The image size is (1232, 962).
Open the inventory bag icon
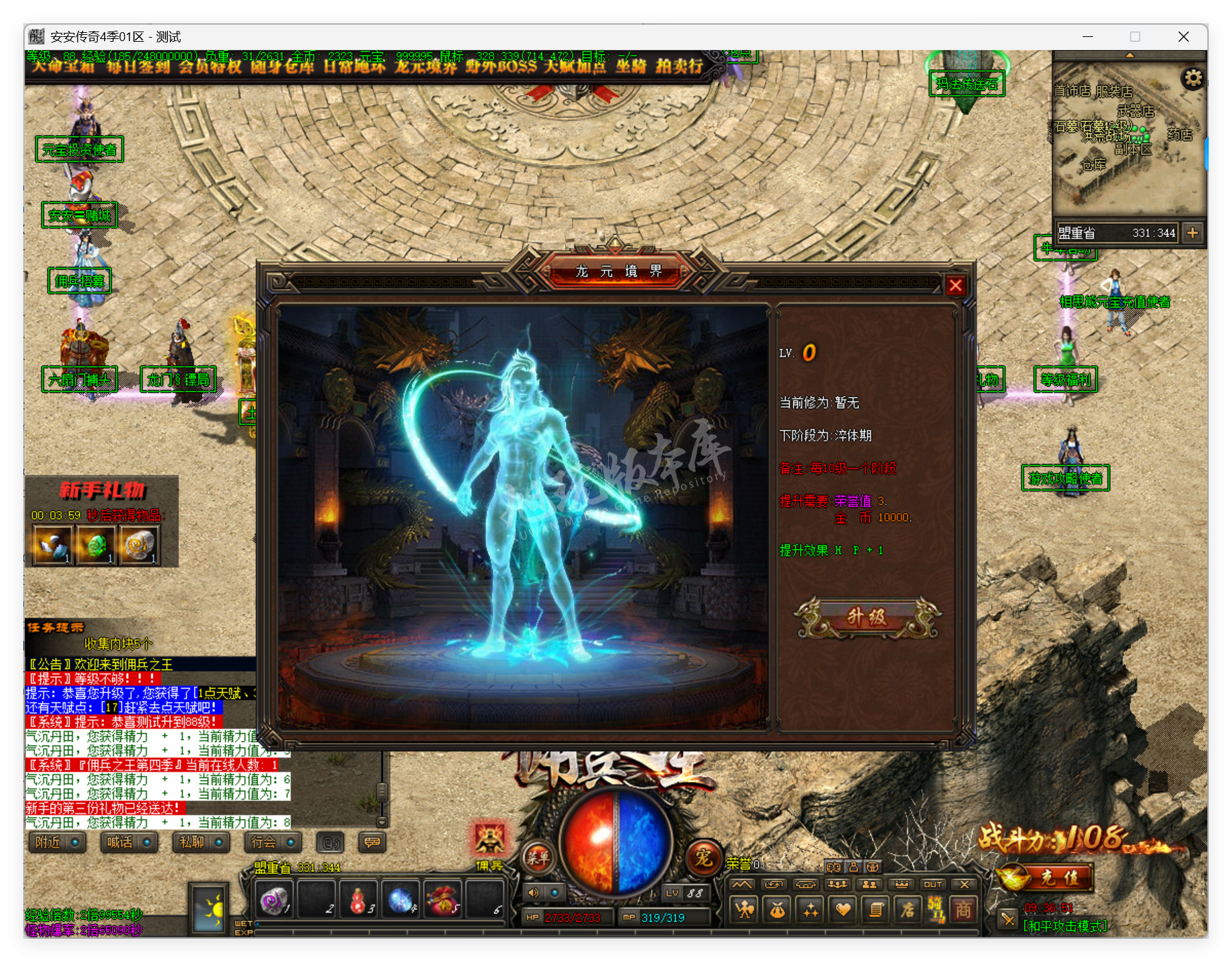(776, 909)
